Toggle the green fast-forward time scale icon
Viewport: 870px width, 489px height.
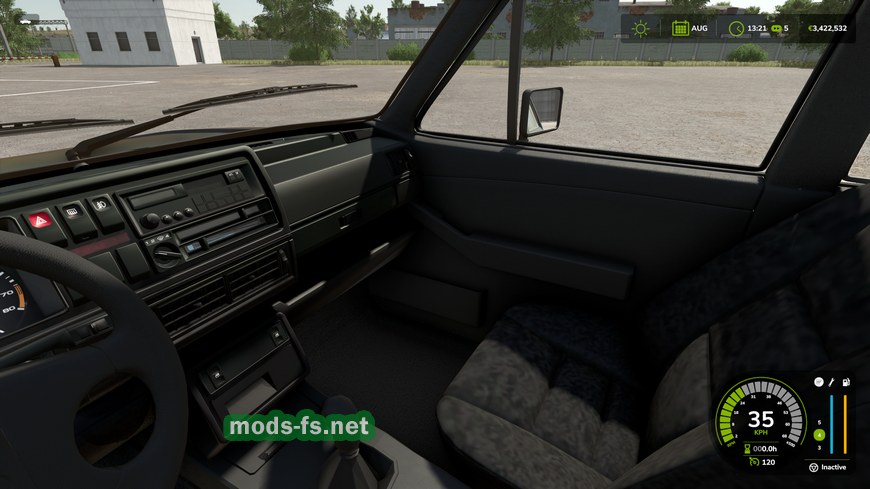point(775,28)
